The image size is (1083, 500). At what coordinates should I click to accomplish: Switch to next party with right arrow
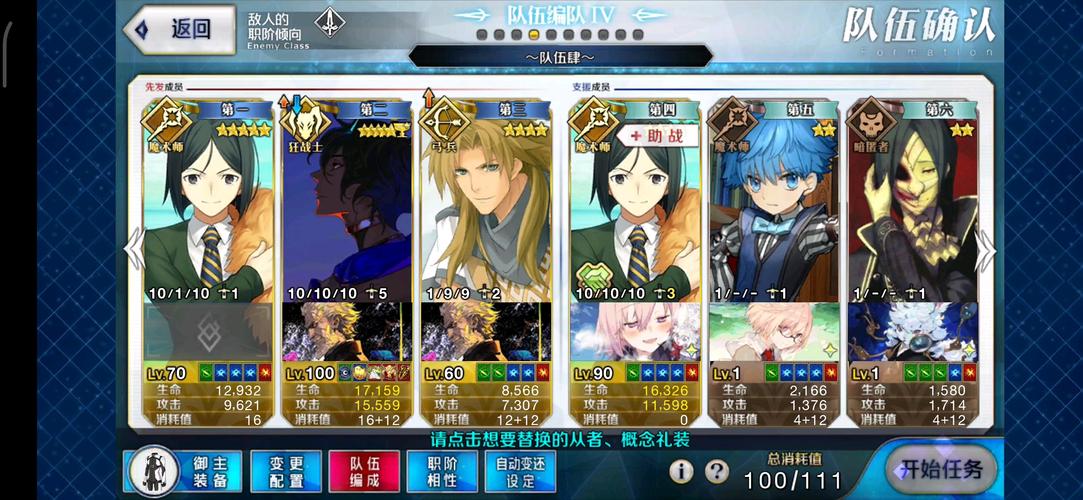[x=986, y=251]
